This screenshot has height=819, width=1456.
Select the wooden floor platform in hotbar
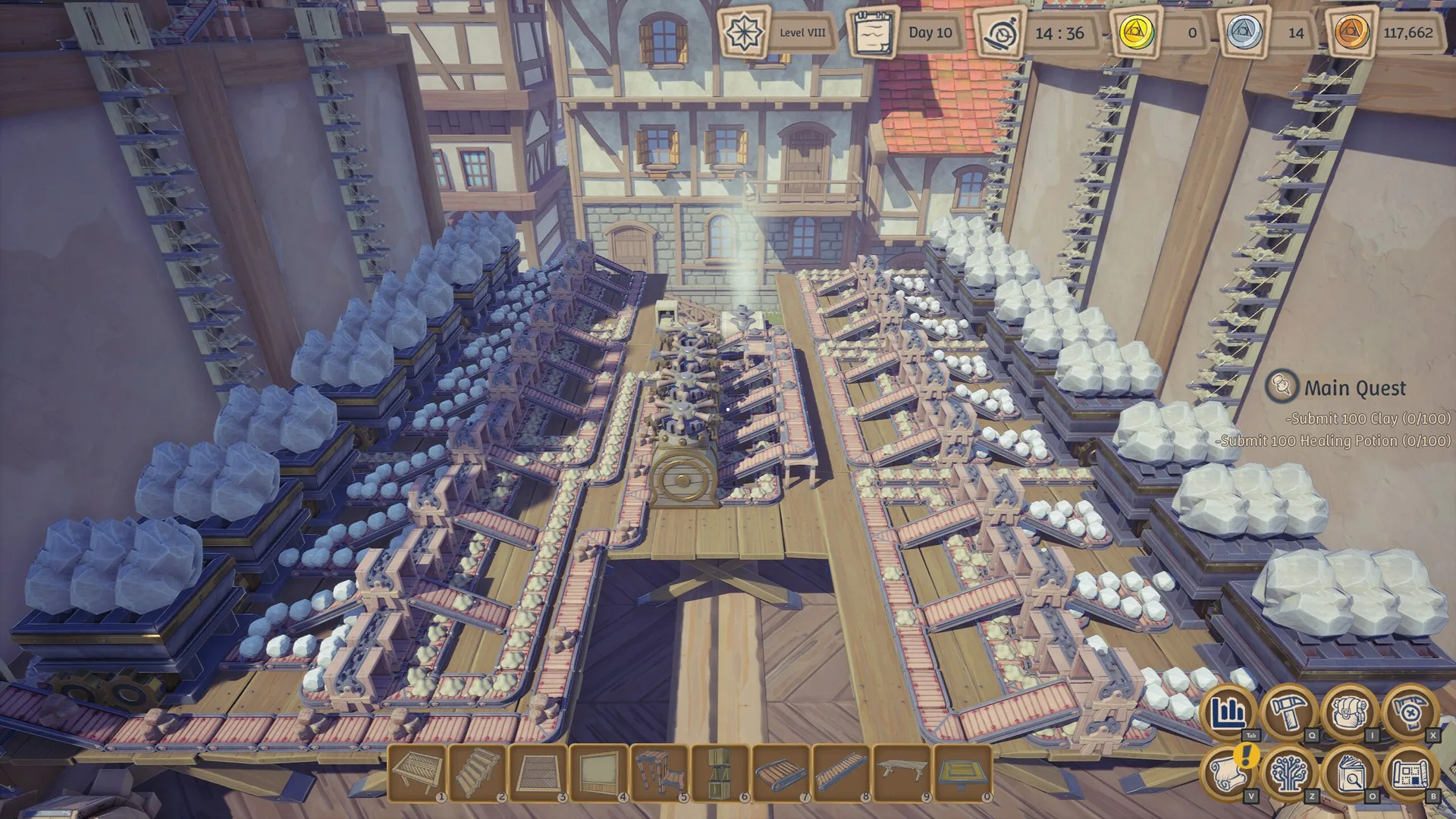pyautogui.click(x=417, y=773)
